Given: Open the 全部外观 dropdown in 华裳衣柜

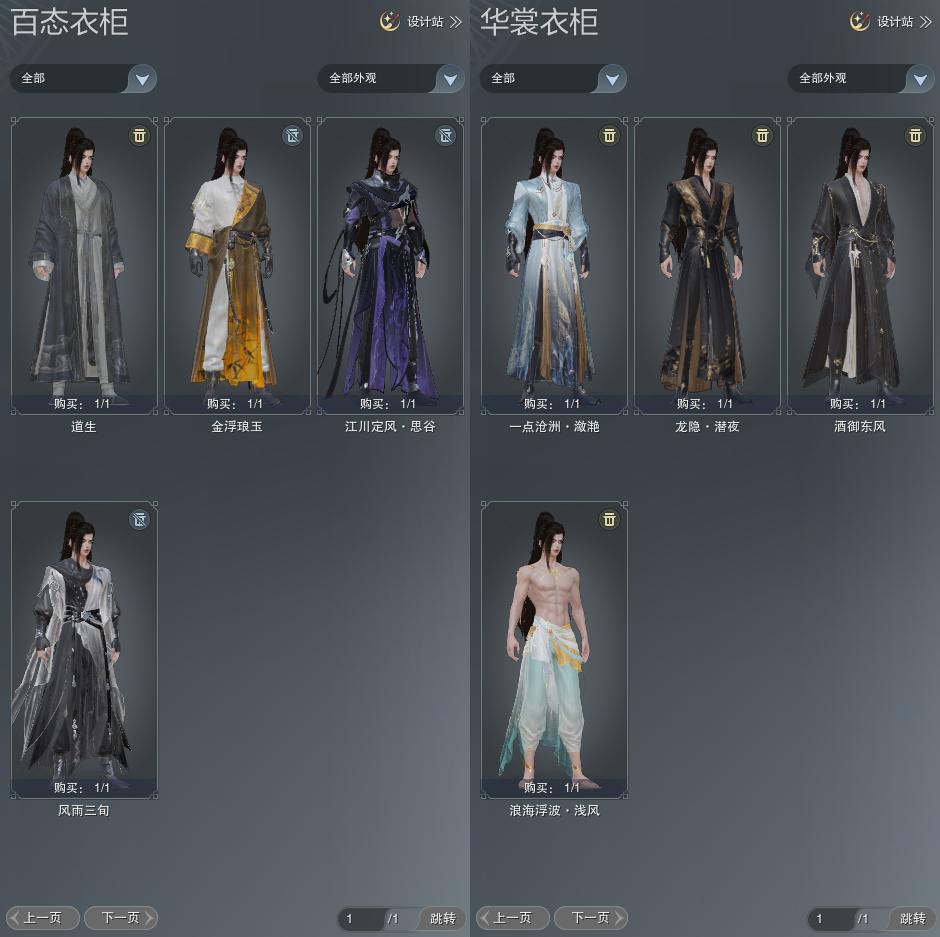Looking at the screenshot, I should pos(919,79).
